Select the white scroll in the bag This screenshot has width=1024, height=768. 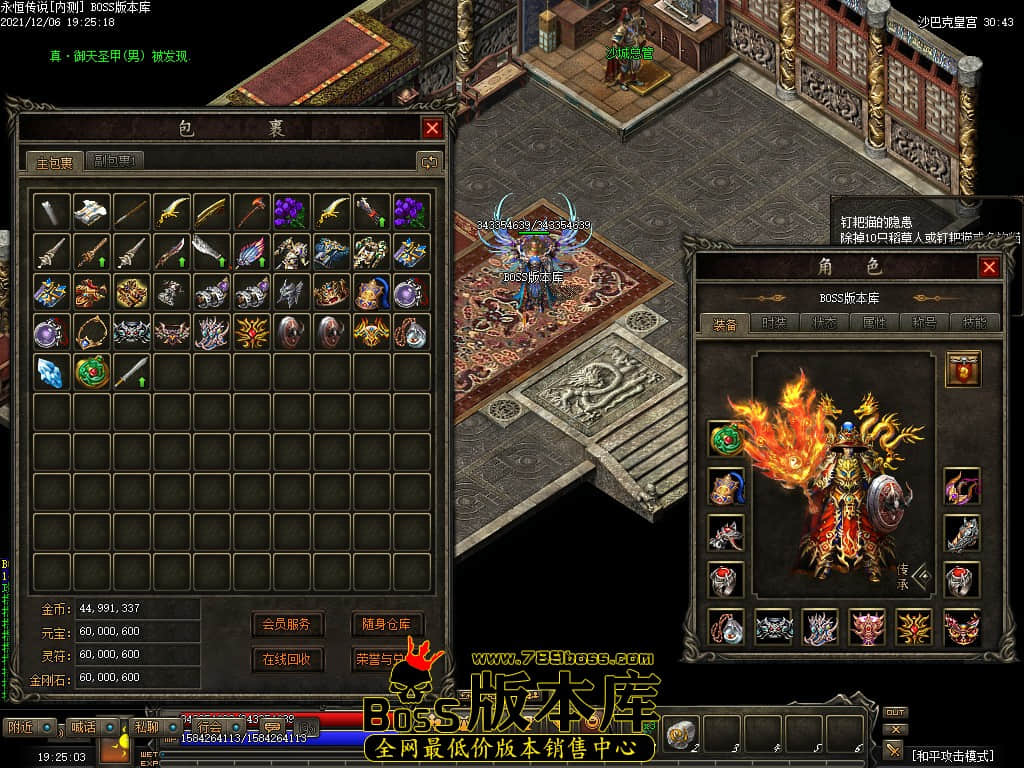click(92, 211)
